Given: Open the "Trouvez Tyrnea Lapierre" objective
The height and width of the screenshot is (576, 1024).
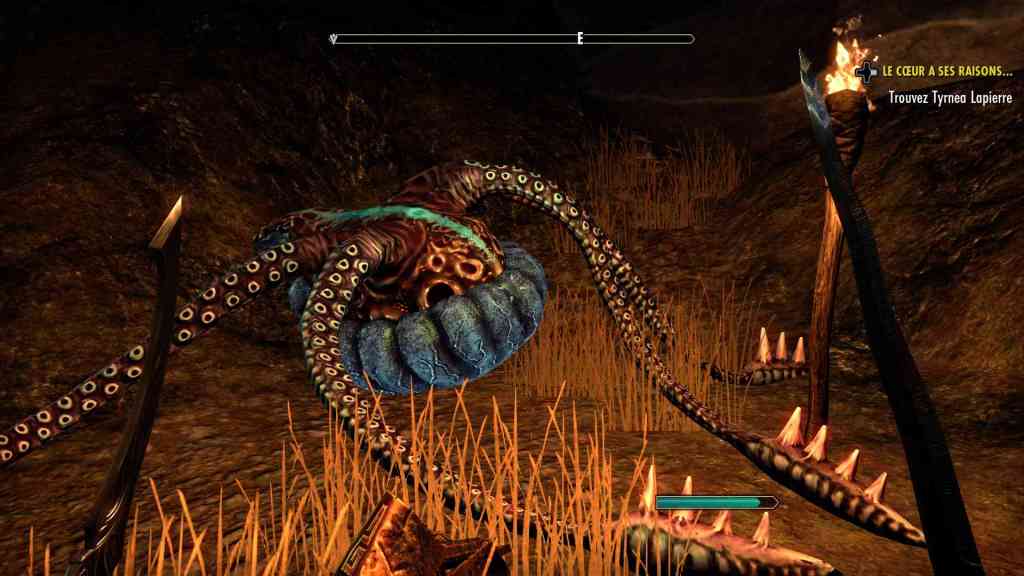Looking at the screenshot, I should pos(950,98).
